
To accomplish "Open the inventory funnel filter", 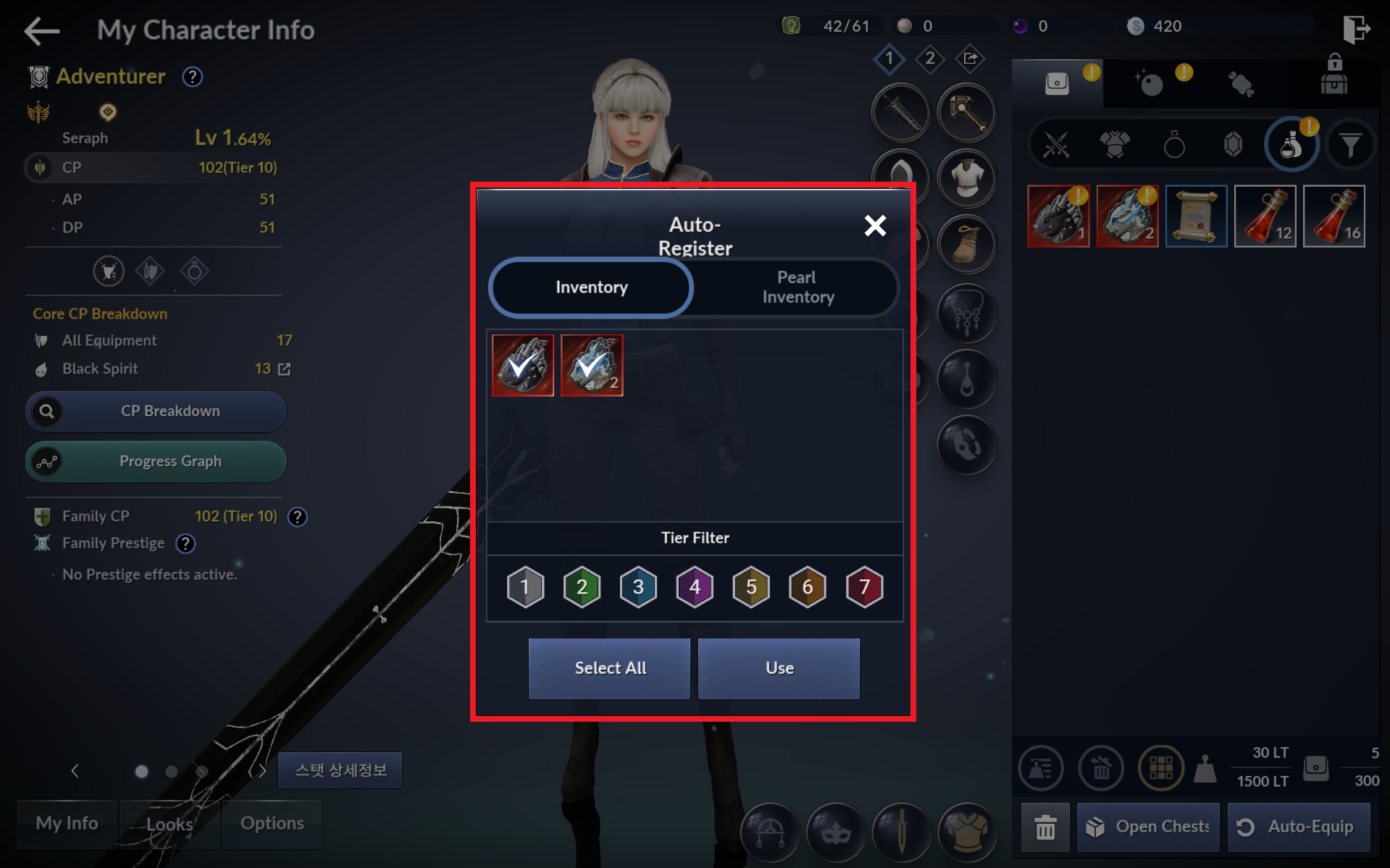I will pyautogui.click(x=1349, y=145).
